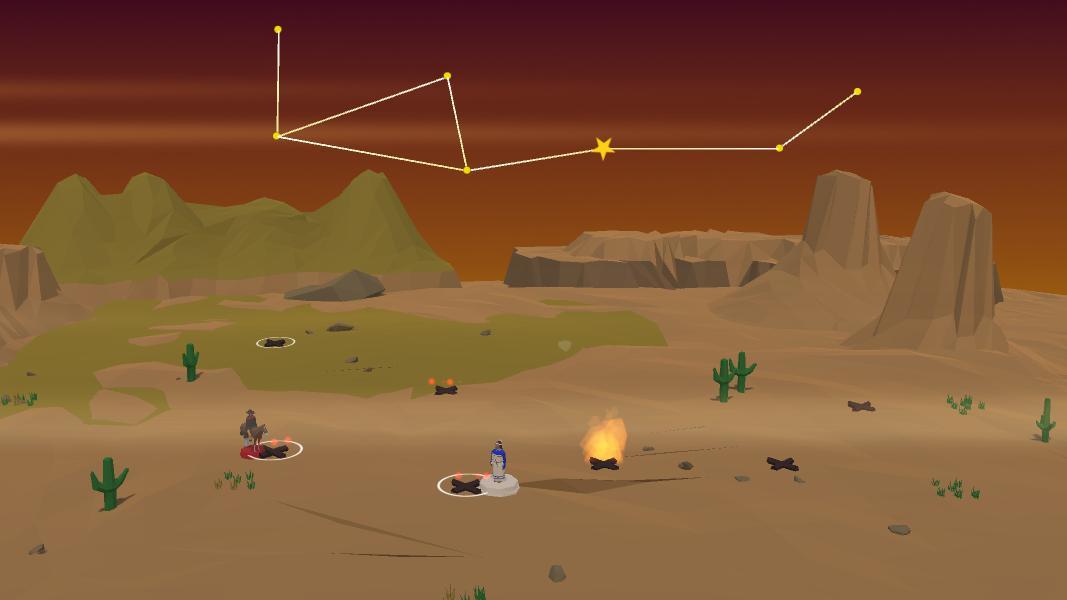The width and height of the screenshot is (1067, 600).
Task: Click the large star on the constellation line
Action: click(603, 149)
